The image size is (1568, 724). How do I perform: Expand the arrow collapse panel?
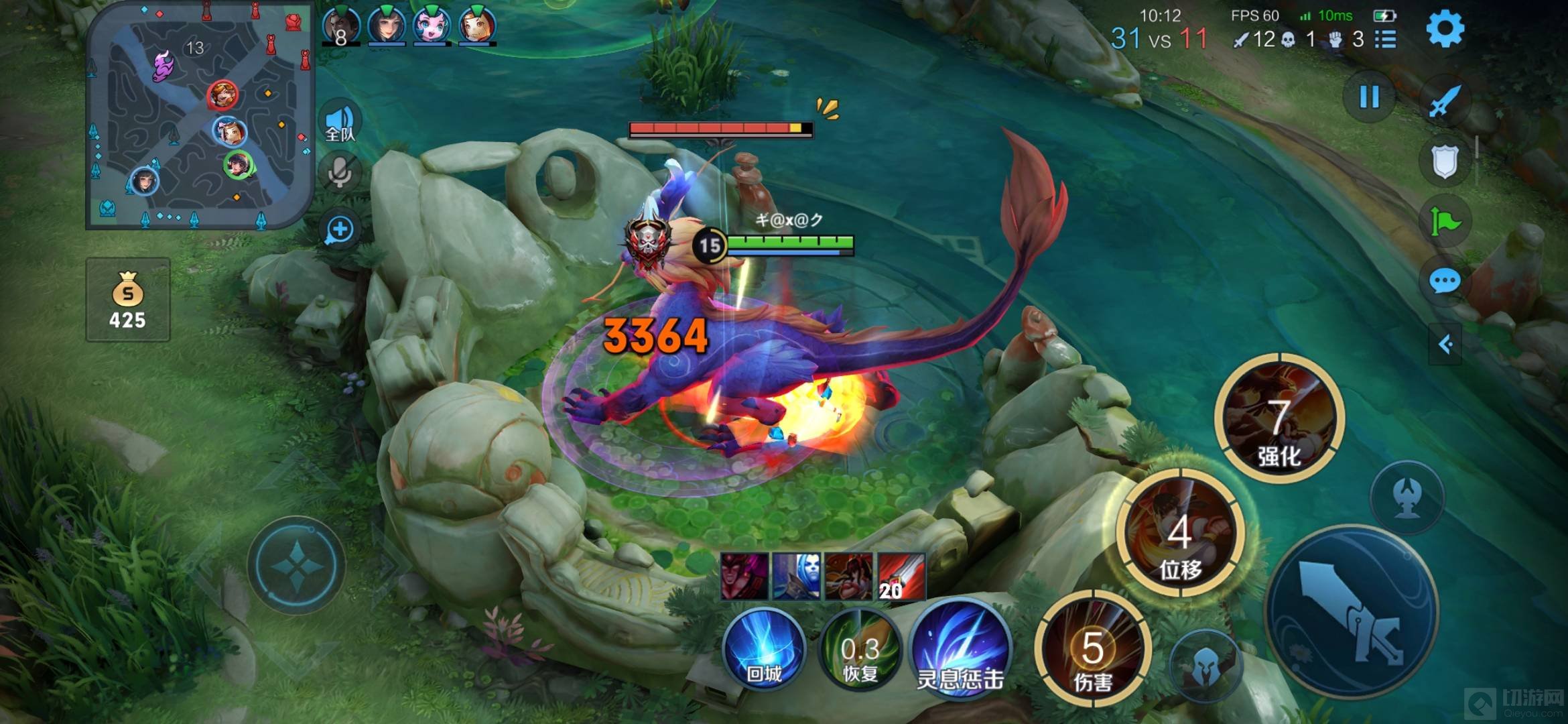(x=1445, y=345)
